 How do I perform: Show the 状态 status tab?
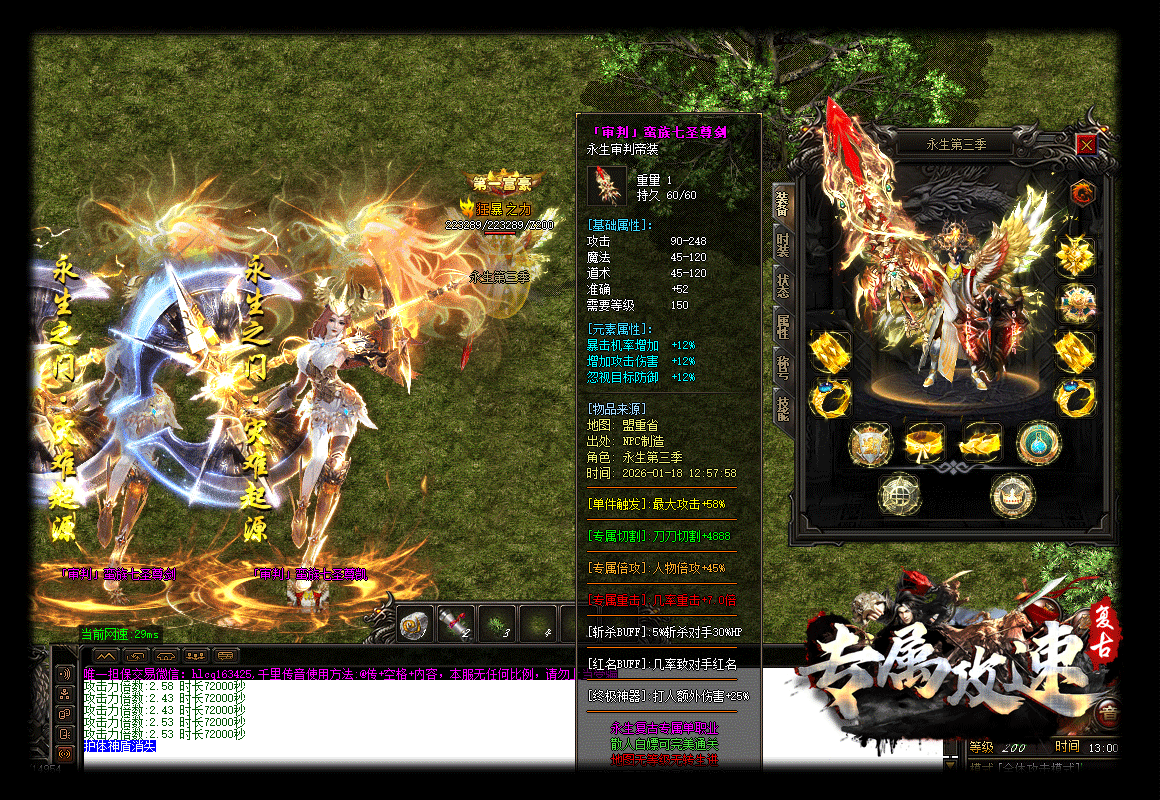[x=782, y=285]
